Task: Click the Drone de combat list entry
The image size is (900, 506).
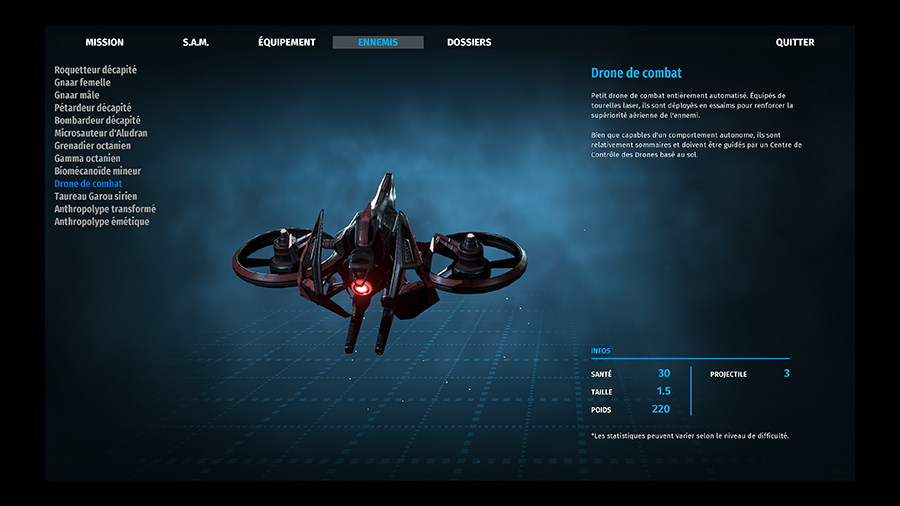Action: pyautogui.click(x=88, y=184)
